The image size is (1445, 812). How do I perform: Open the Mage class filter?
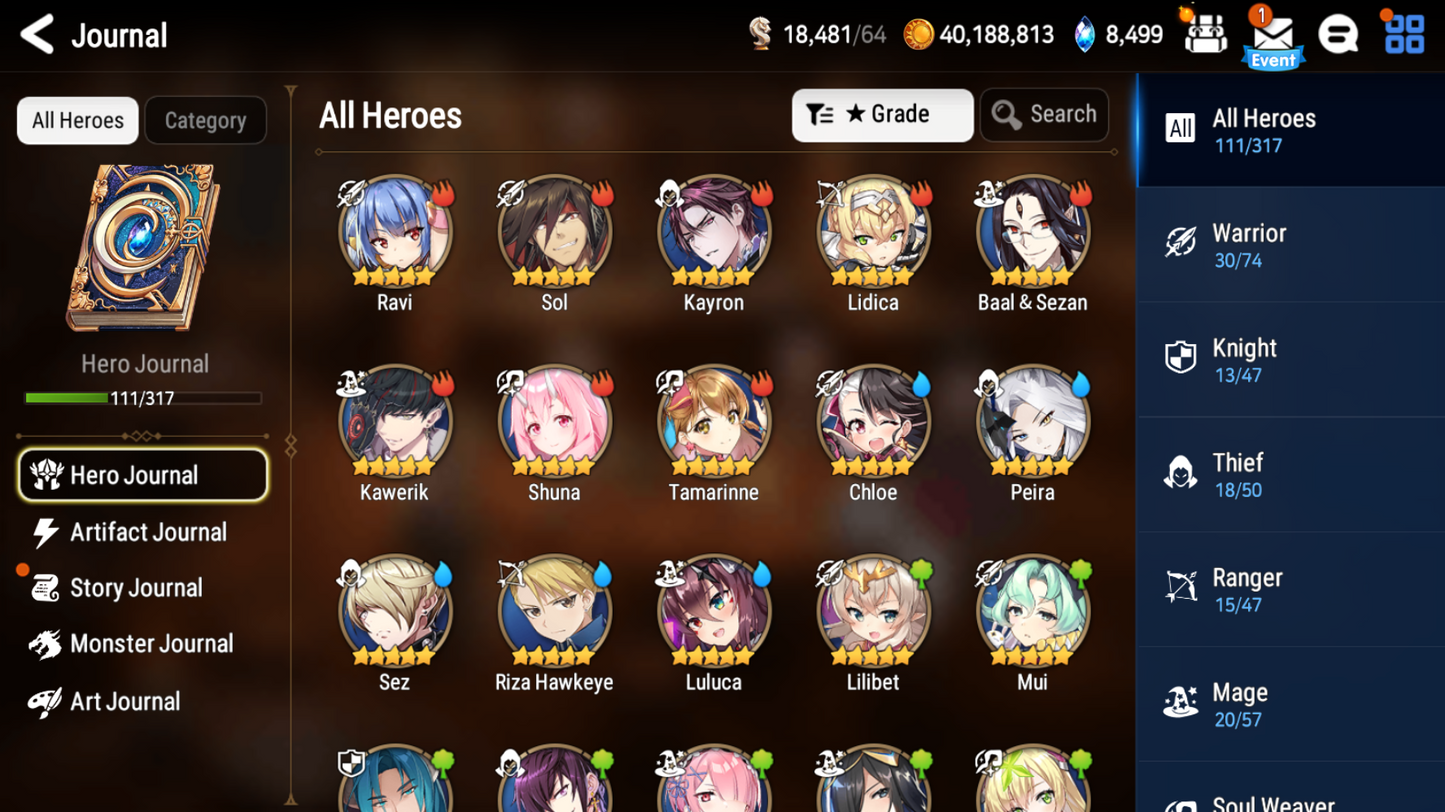click(x=1290, y=705)
